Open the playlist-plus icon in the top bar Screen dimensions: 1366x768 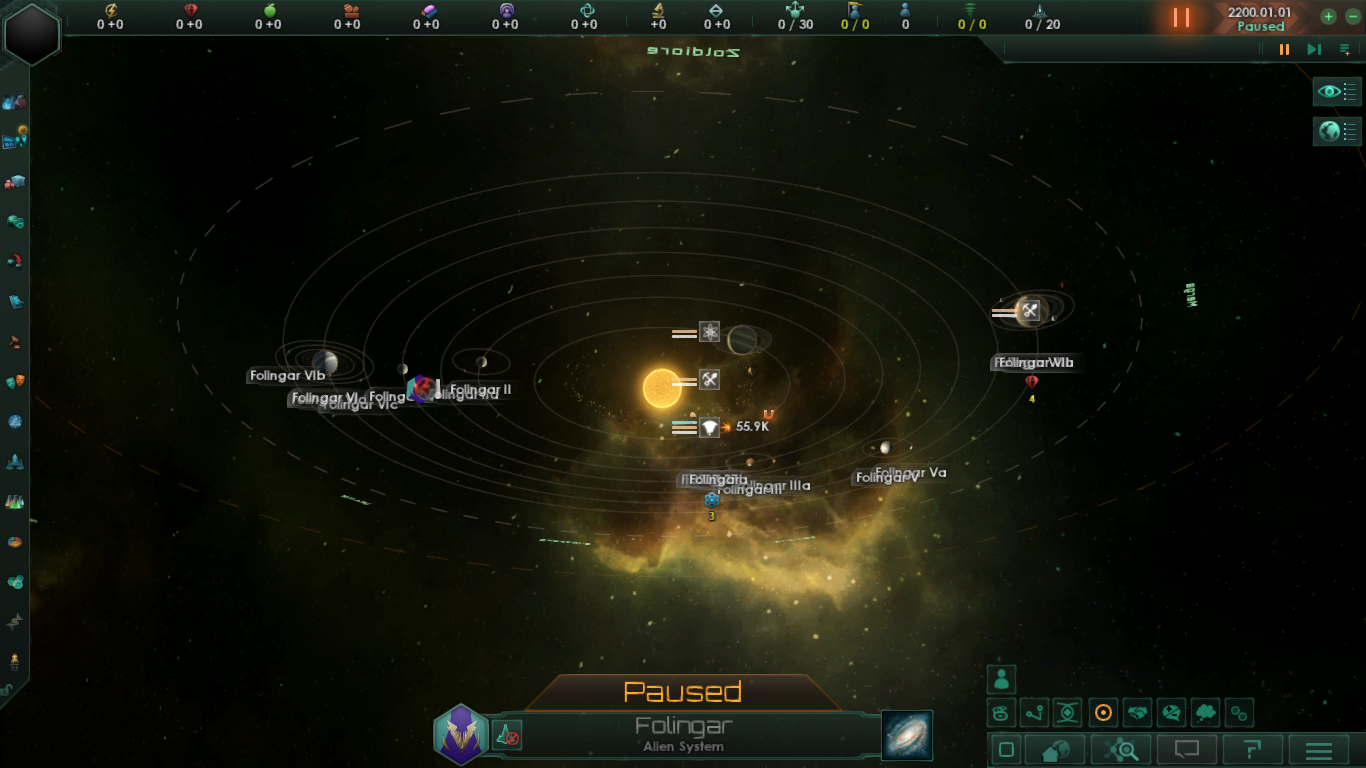point(1345,49)
